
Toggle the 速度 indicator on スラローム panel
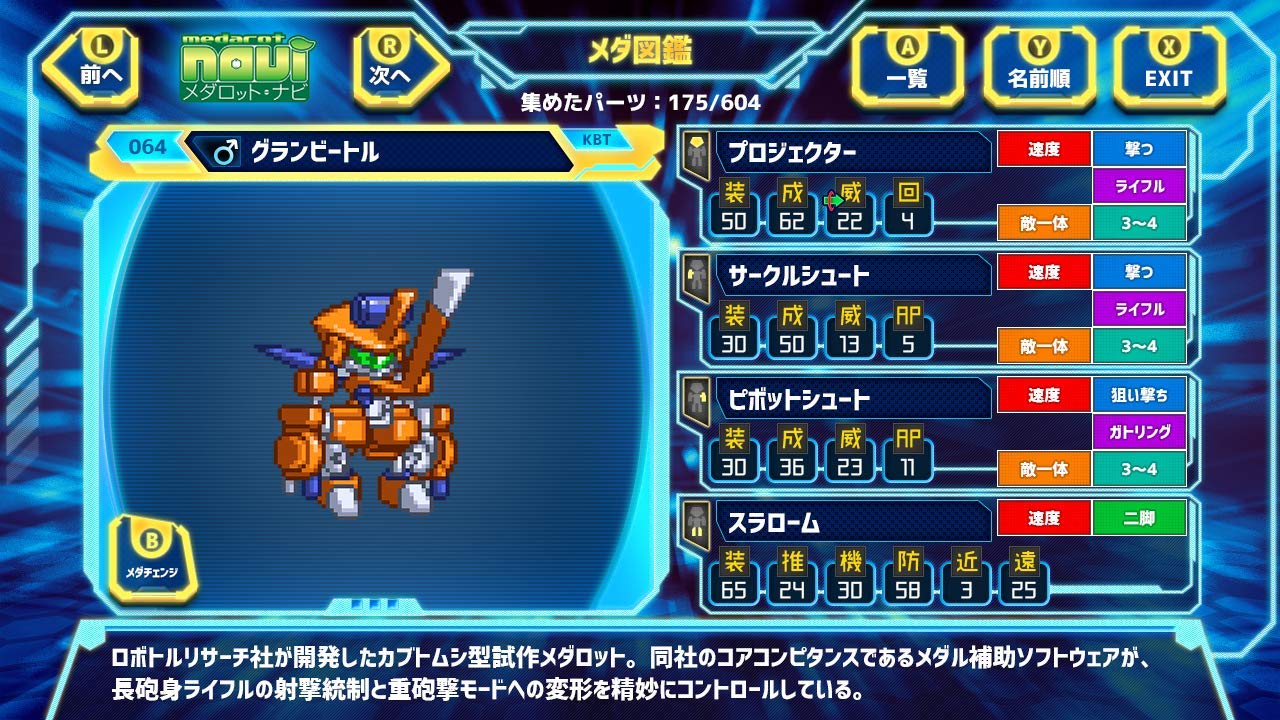click(1046, 515)
